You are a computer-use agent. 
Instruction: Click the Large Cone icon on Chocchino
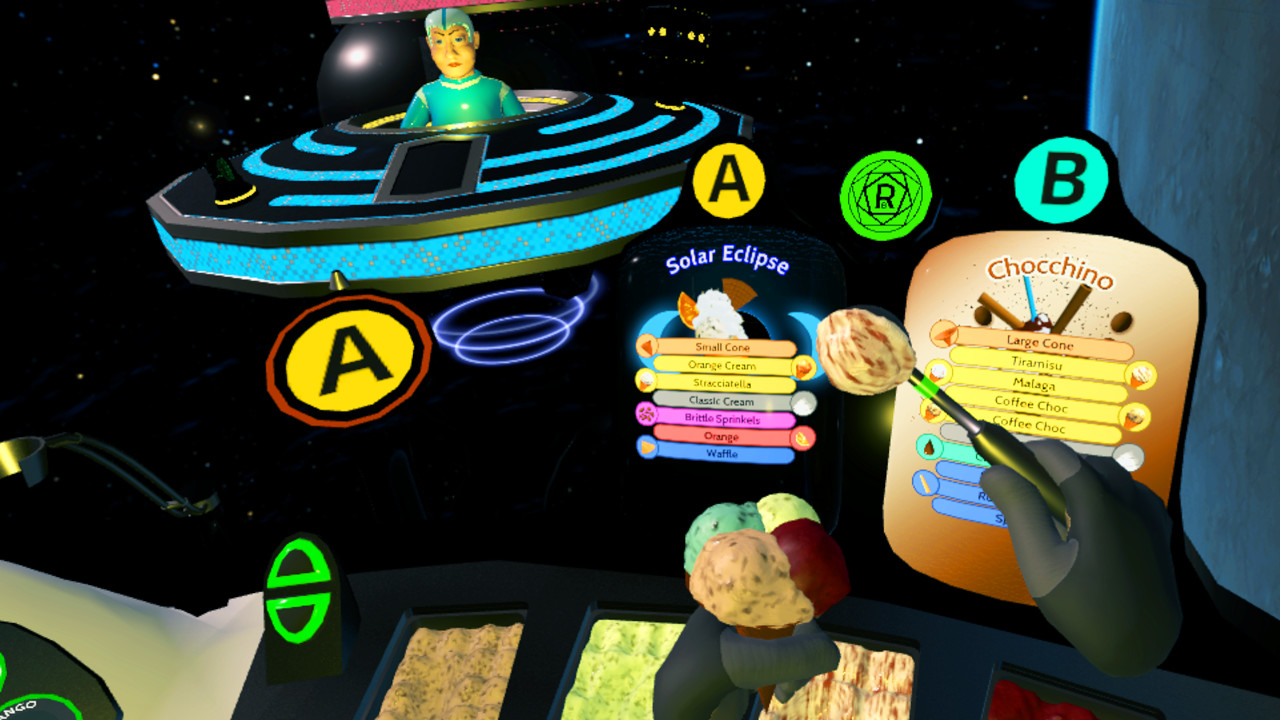click(x=944, y=336)
